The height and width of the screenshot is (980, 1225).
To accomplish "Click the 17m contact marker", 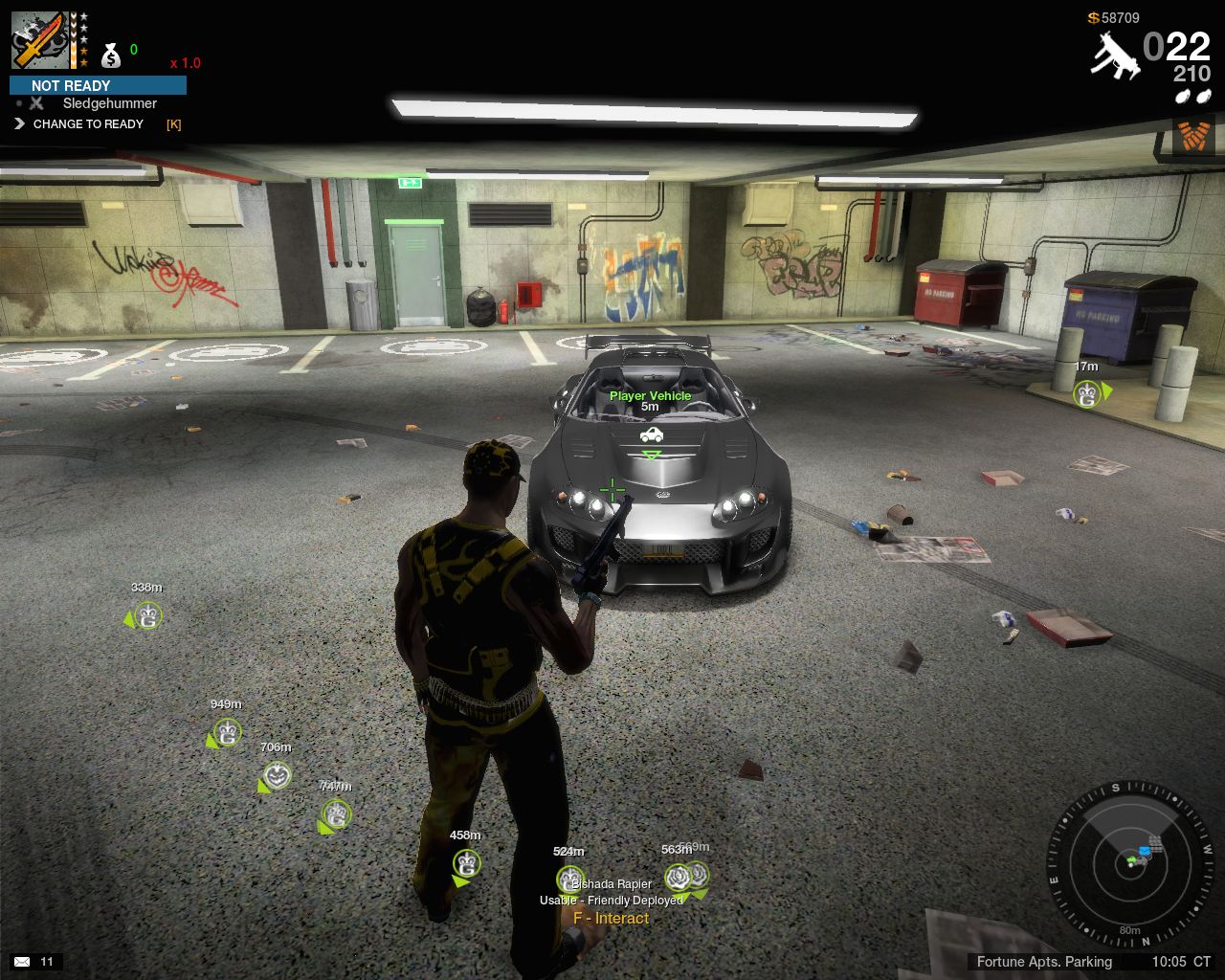I will (1086, 392).
